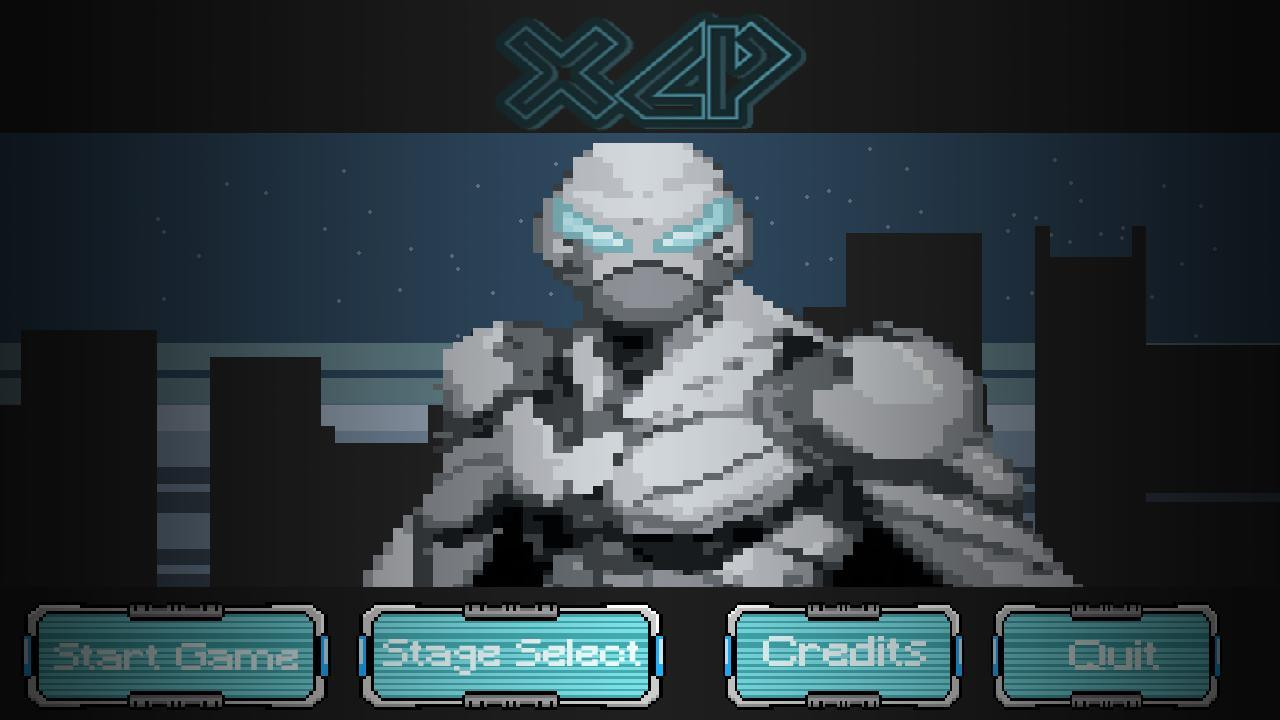
Task: View the Credits screen
Action: [843, 655]
